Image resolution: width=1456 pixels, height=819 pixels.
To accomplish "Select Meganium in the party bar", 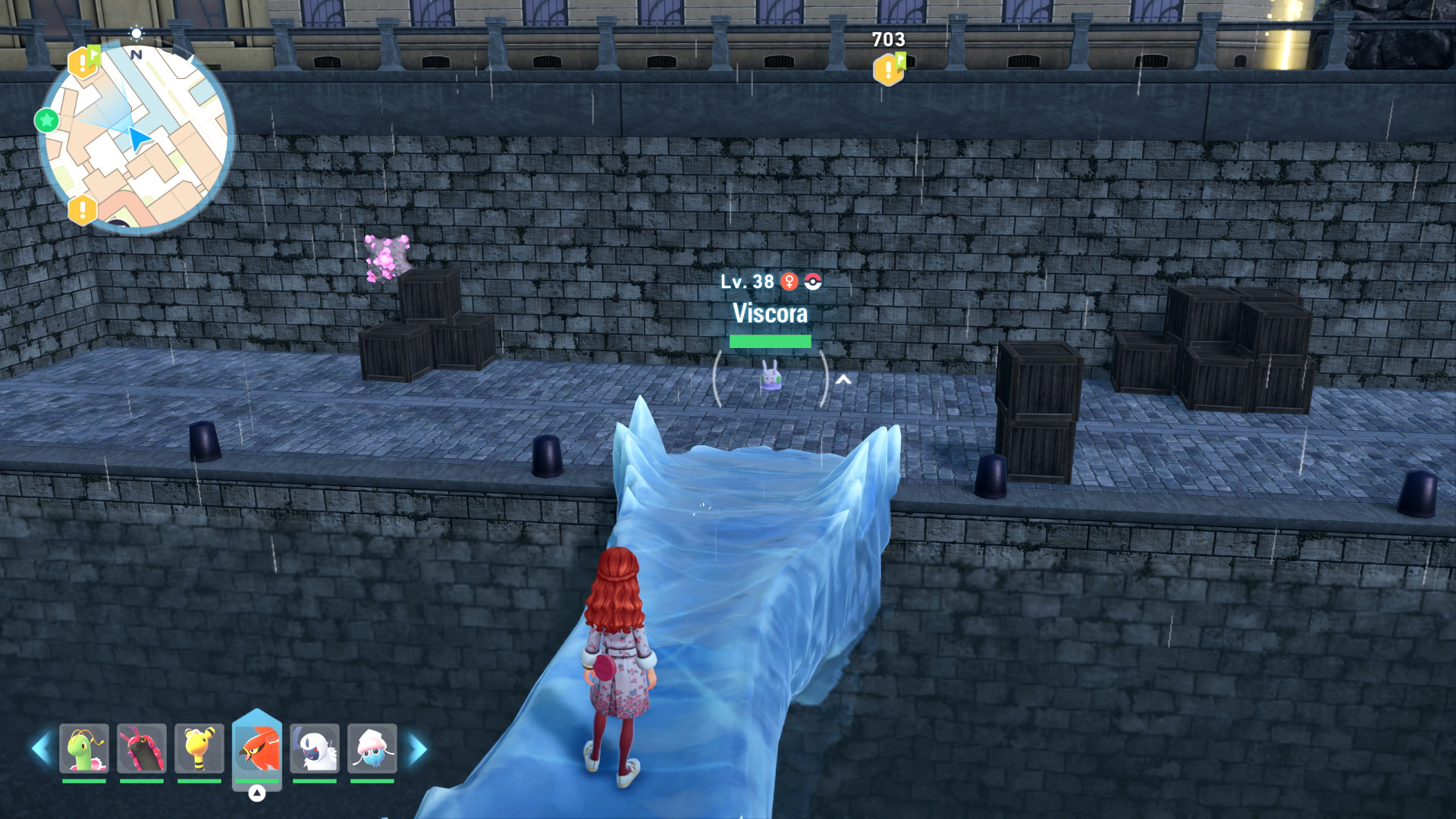I will point(84,749).
